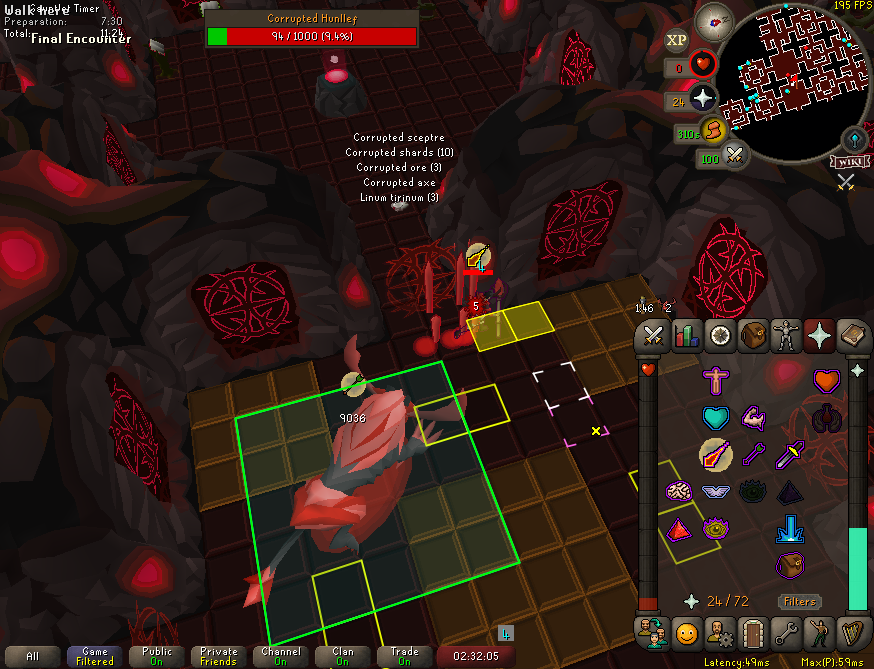Image resolution: width=874 pixels, height=669 pixels.
Task: Click the special attack orb
Action: (x=737, y=155)
